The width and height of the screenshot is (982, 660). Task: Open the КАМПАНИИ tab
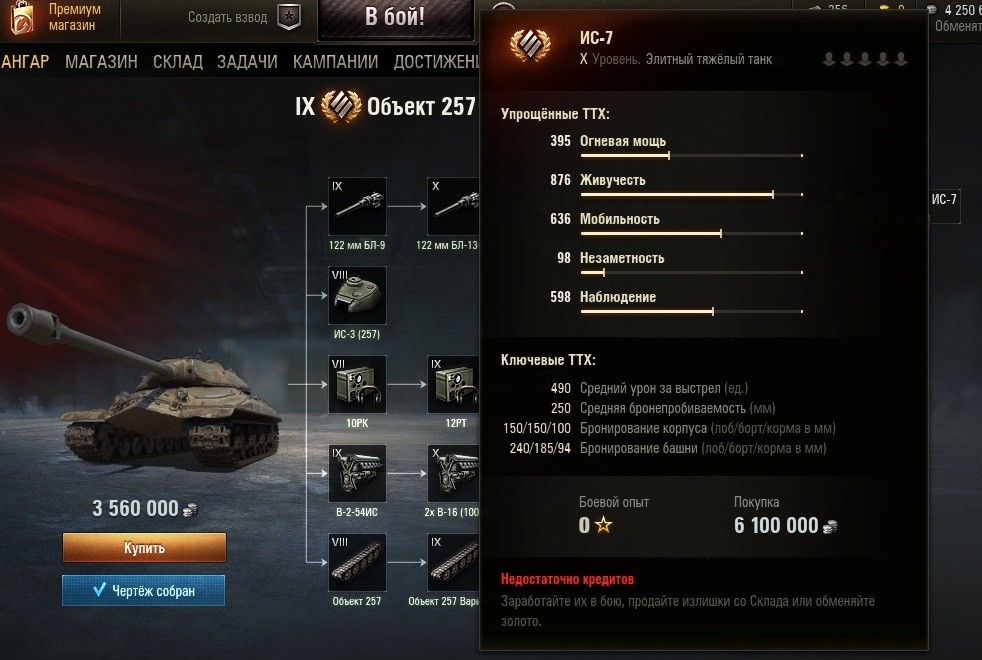pos(335,62)
